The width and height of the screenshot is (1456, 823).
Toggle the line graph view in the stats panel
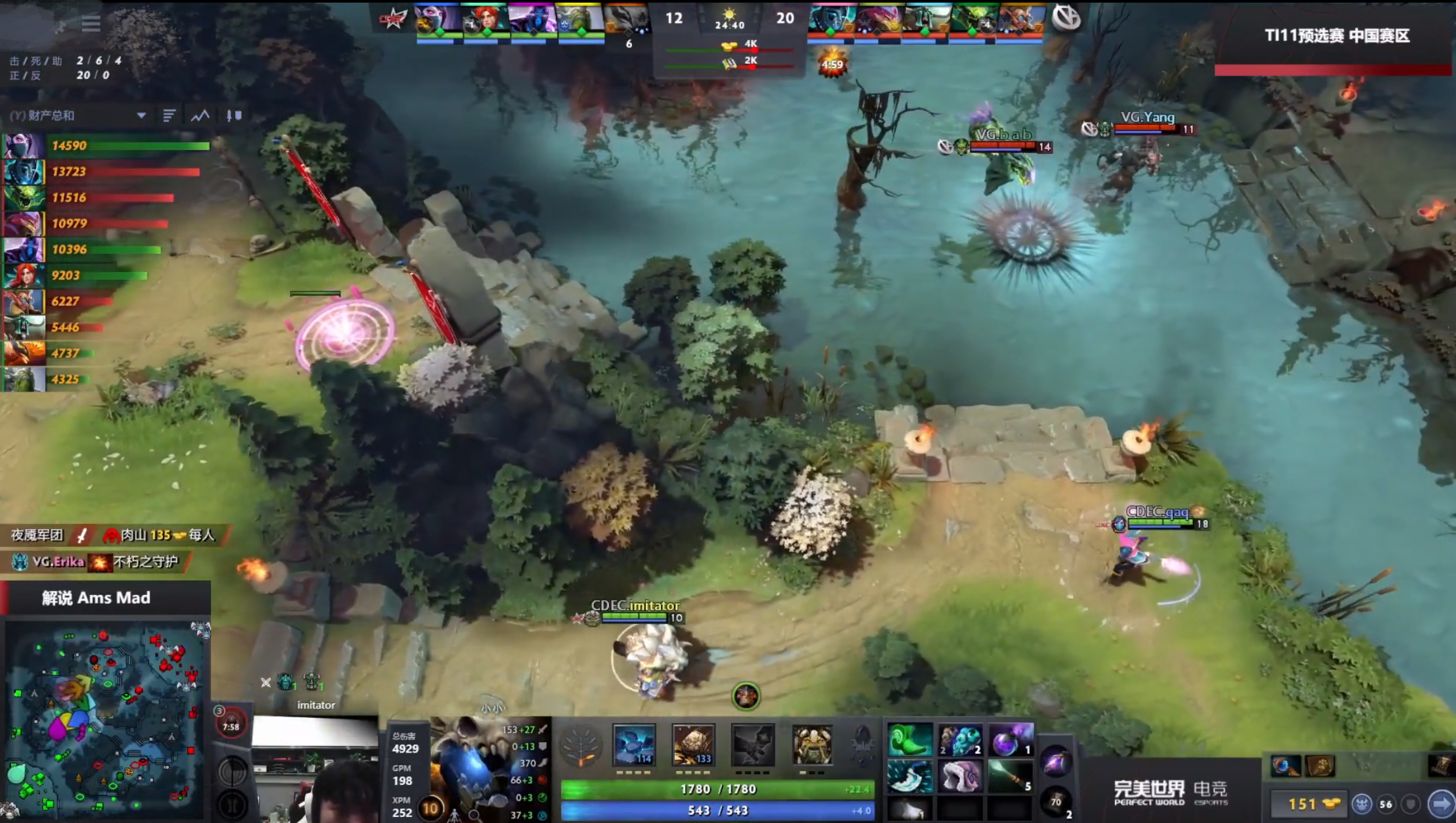(x=199, y=115)
